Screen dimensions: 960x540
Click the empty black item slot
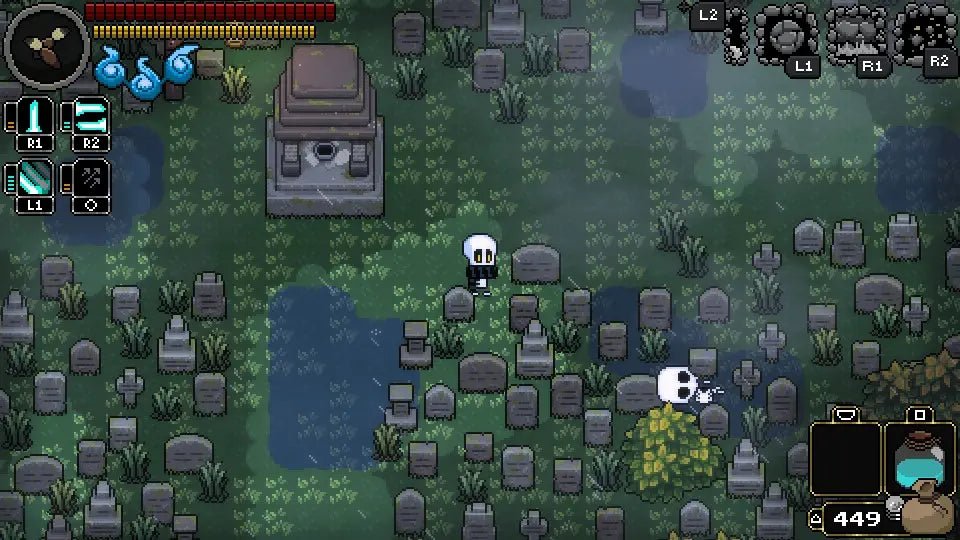(845, 460)
